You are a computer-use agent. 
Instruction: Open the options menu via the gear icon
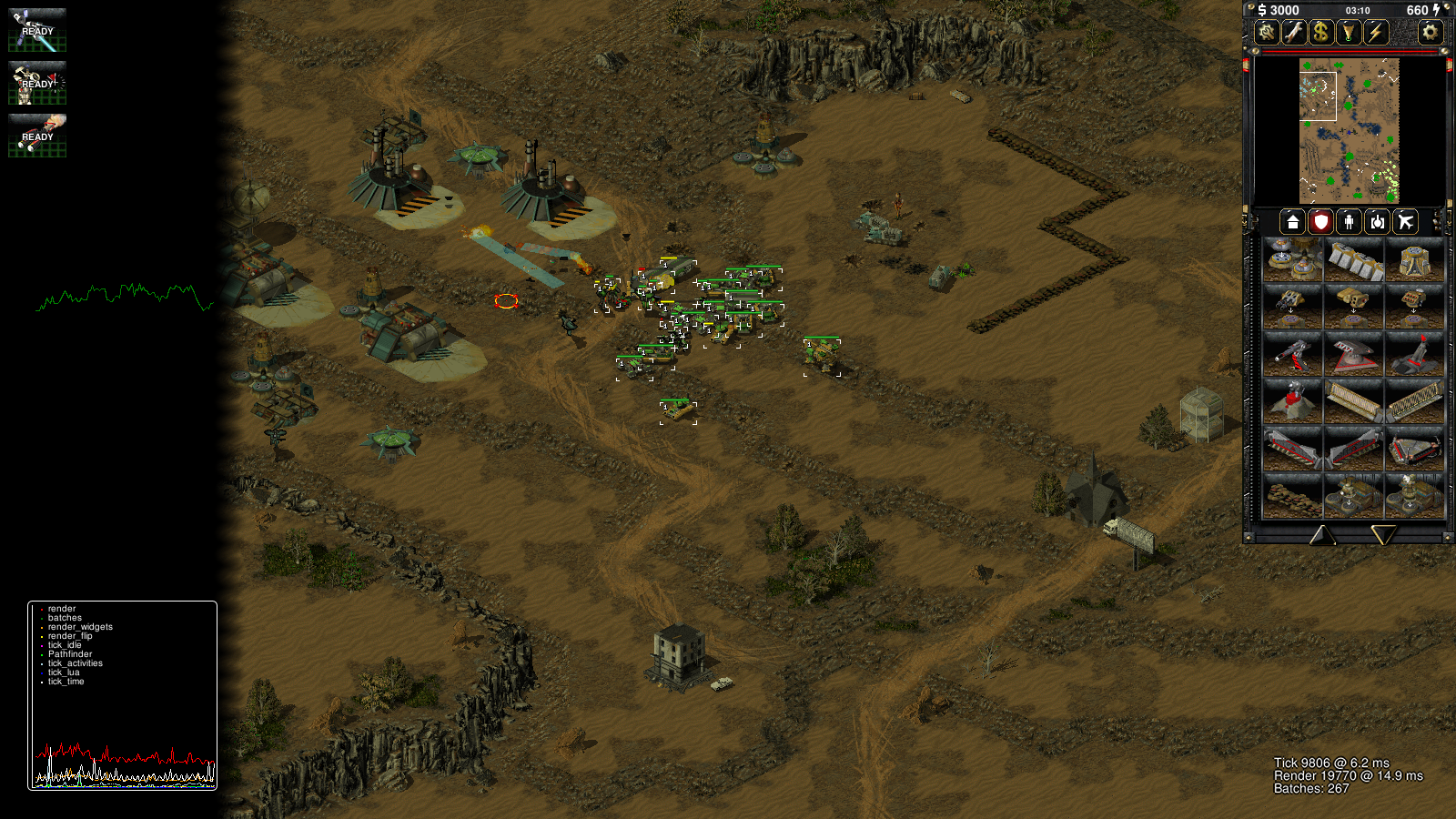coord(1431,33)
